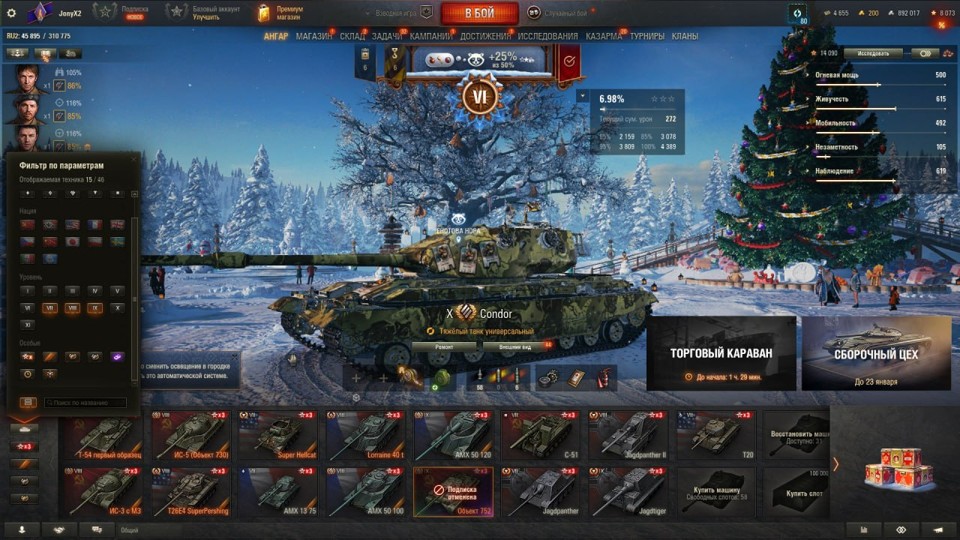960x540 pixels.
Task: Choose the Jagdtiger from the tank carousel
Action: [629, 490]
